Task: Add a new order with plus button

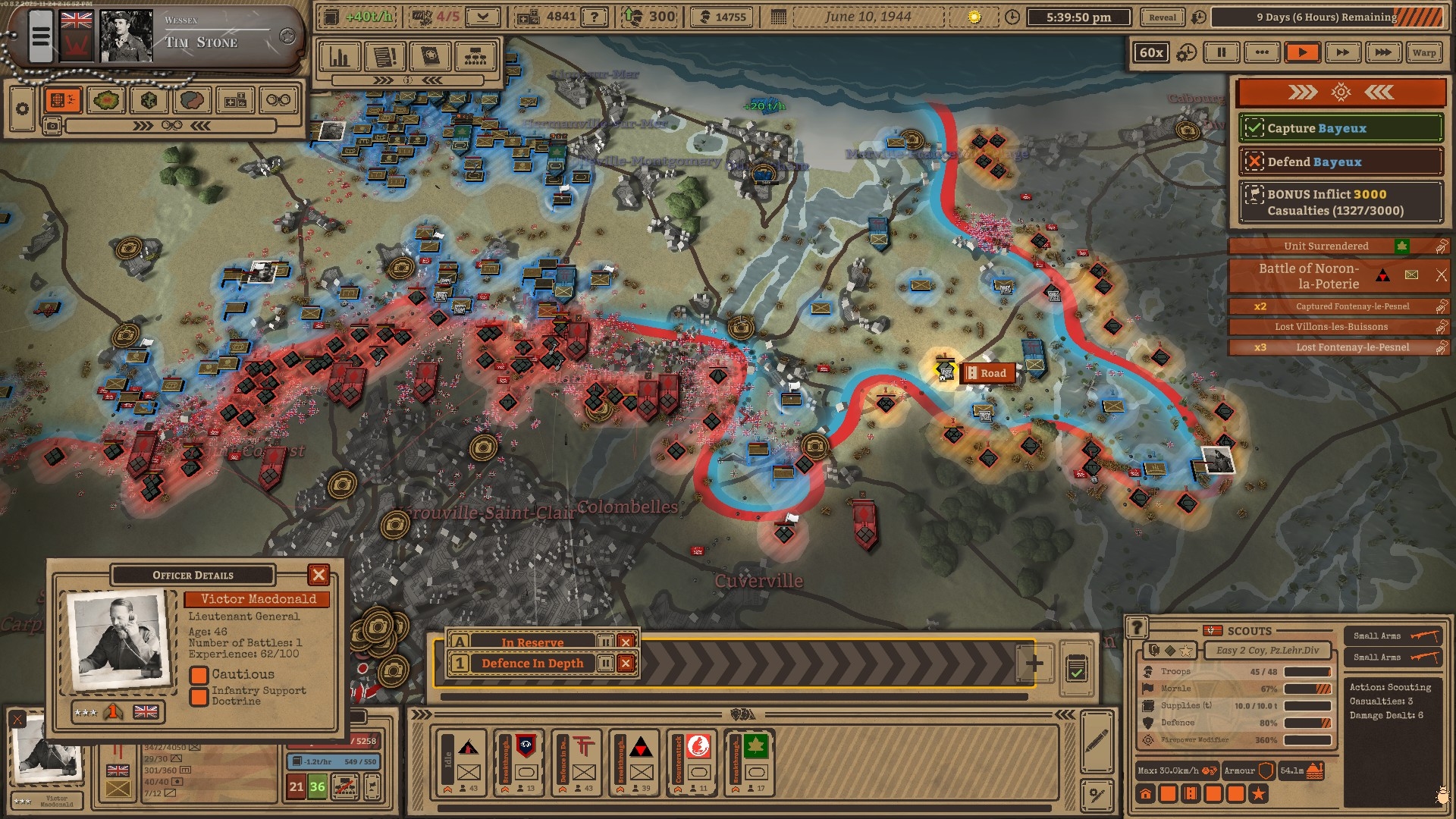Action: click(1034, 664)
